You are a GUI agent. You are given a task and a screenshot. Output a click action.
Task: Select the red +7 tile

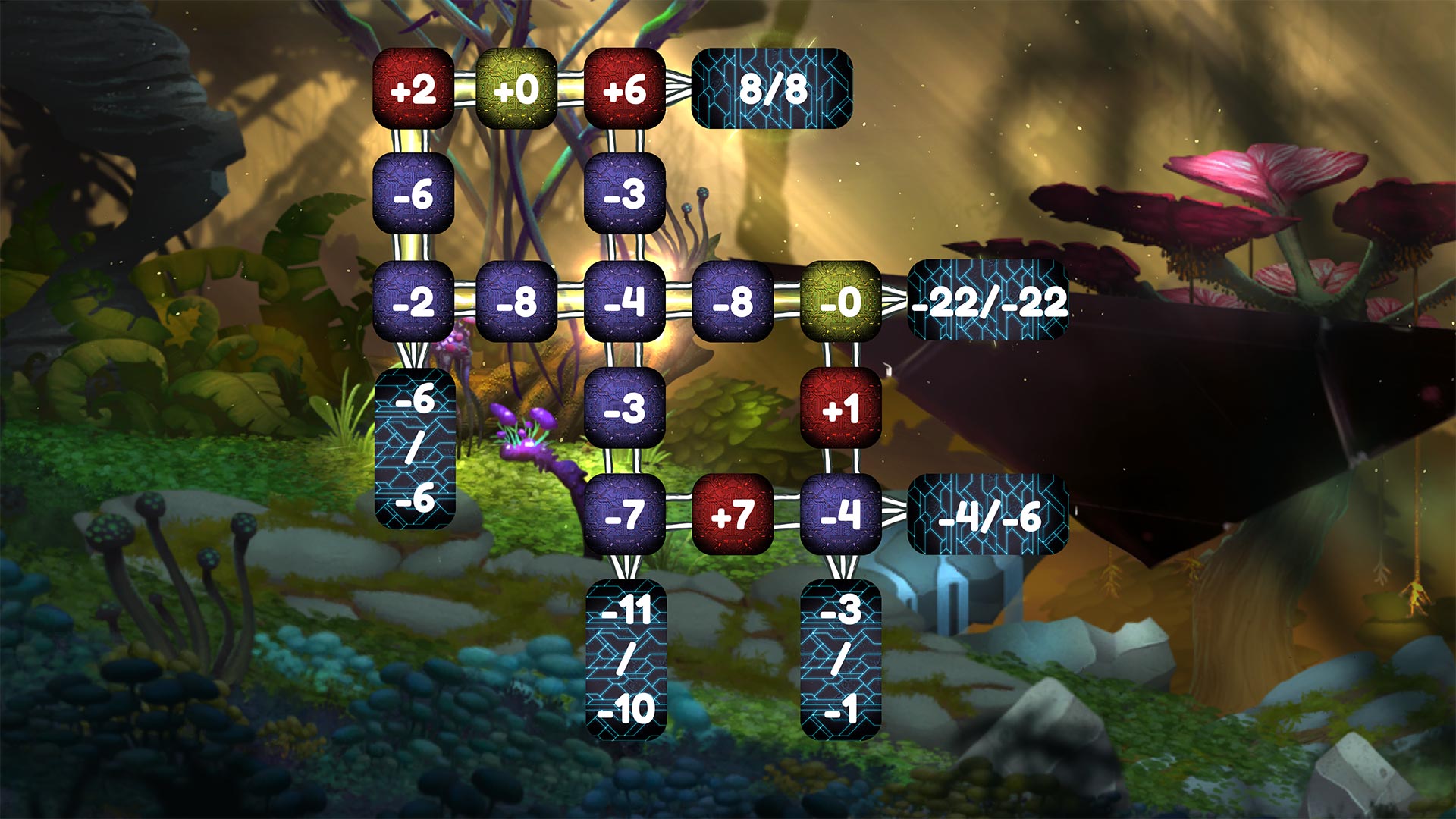coord(732,516)
